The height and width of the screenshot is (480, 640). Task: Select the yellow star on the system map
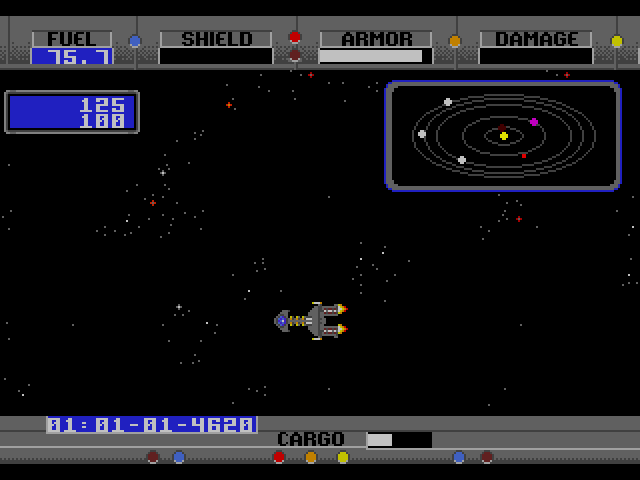[x=504, y=135]
